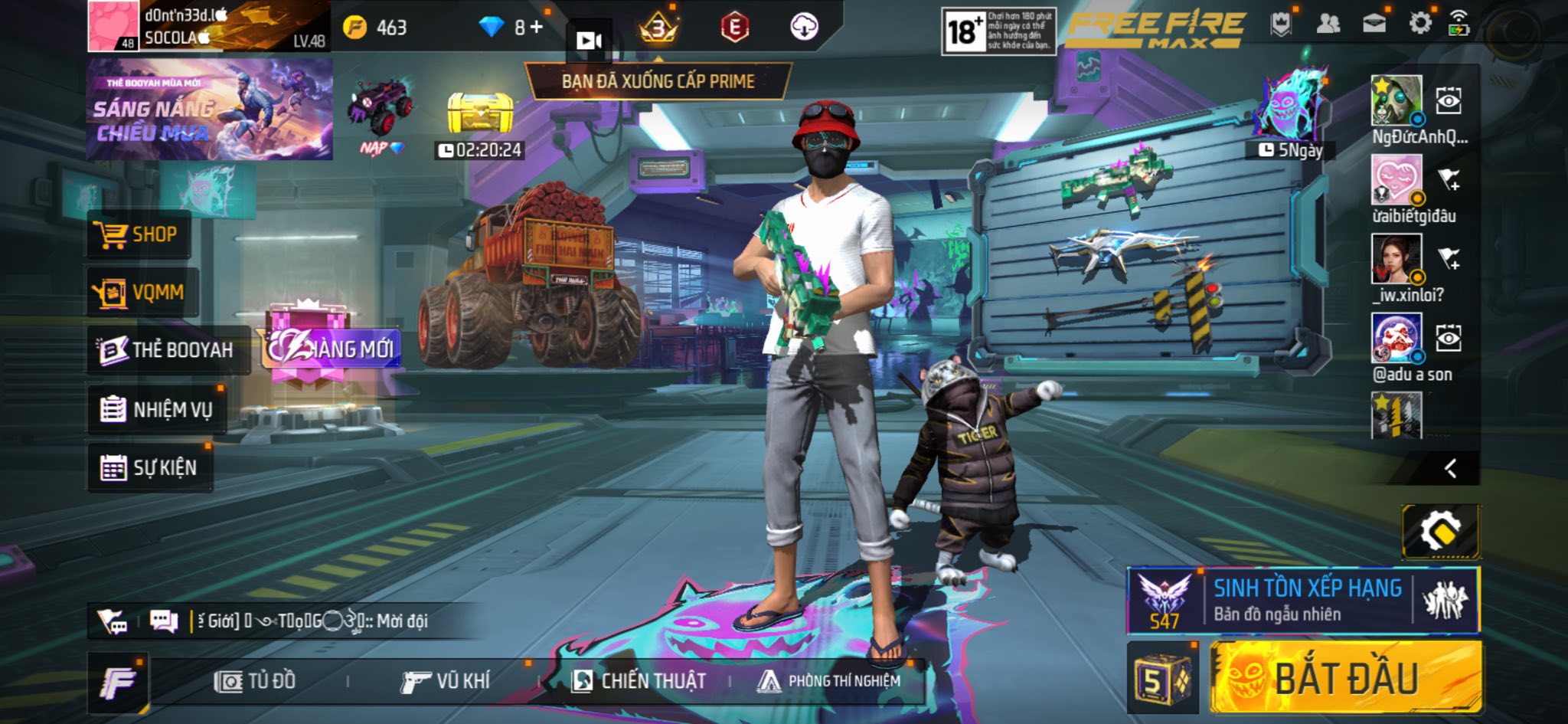Open the TỦ ĐỒ wardrobe tab
Viewport: 1568px width, 724px height.
click(255, 681)
